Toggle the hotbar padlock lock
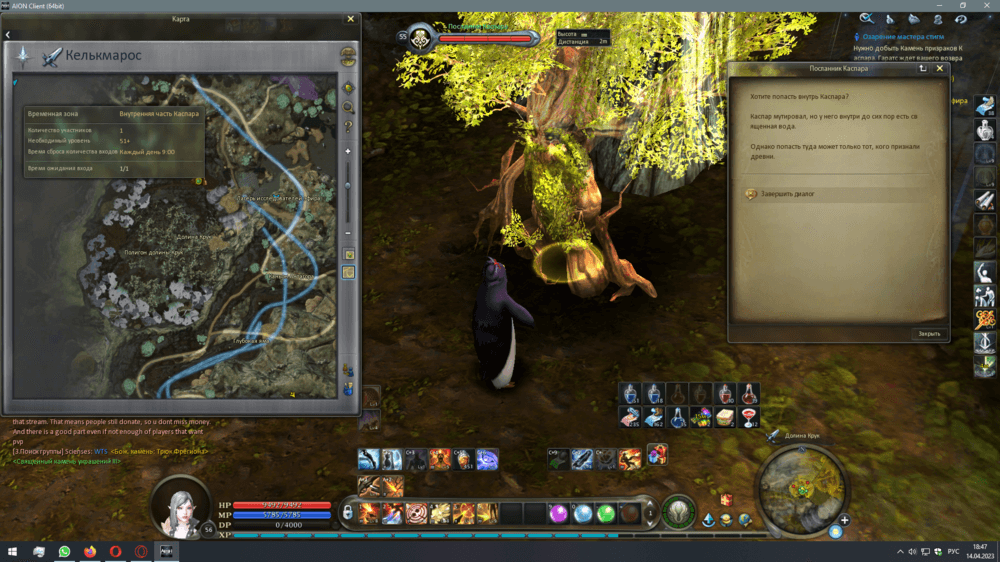The image size is (1000, 562). (347, 513)
